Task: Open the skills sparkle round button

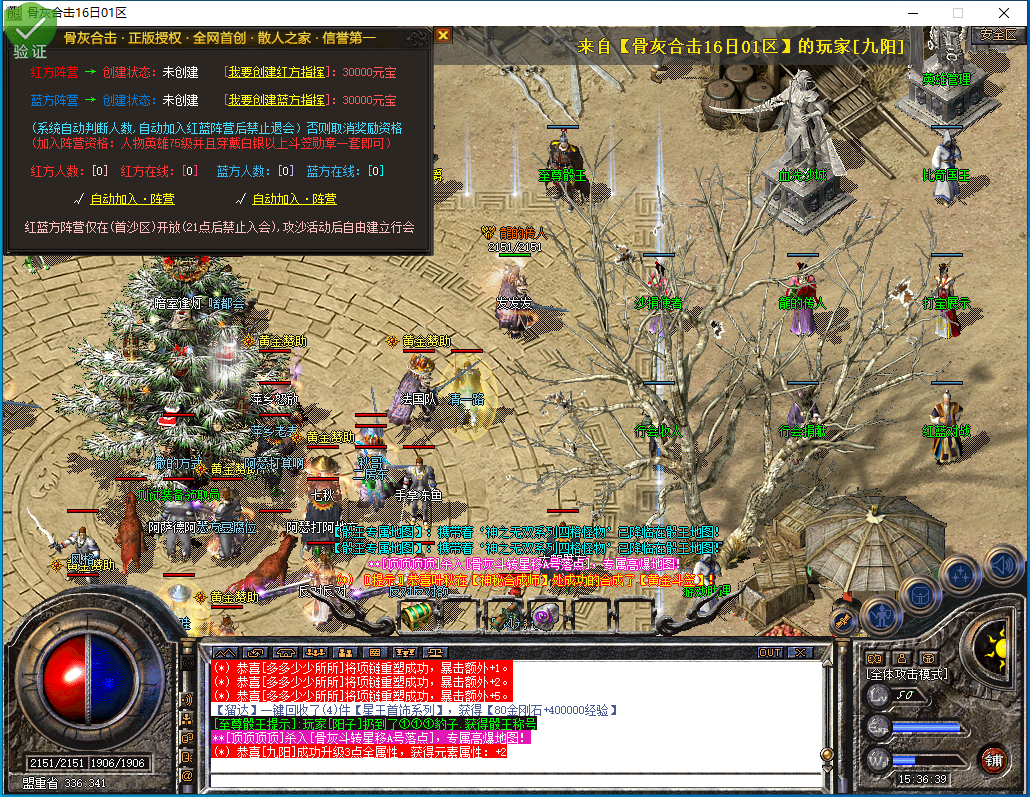Action: click(x=961, y=575)
